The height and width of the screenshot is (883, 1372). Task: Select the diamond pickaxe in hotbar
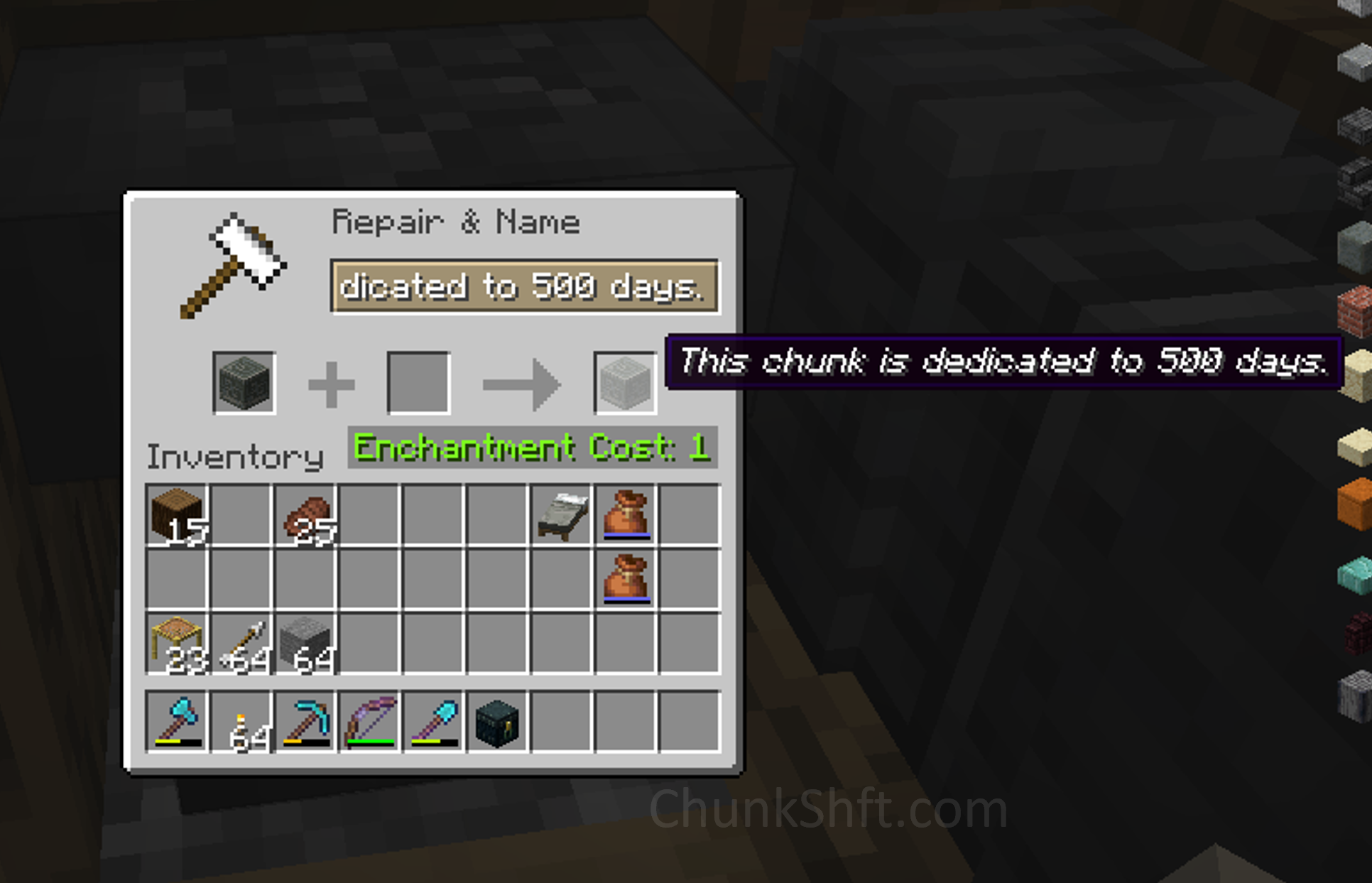point(305,721)
